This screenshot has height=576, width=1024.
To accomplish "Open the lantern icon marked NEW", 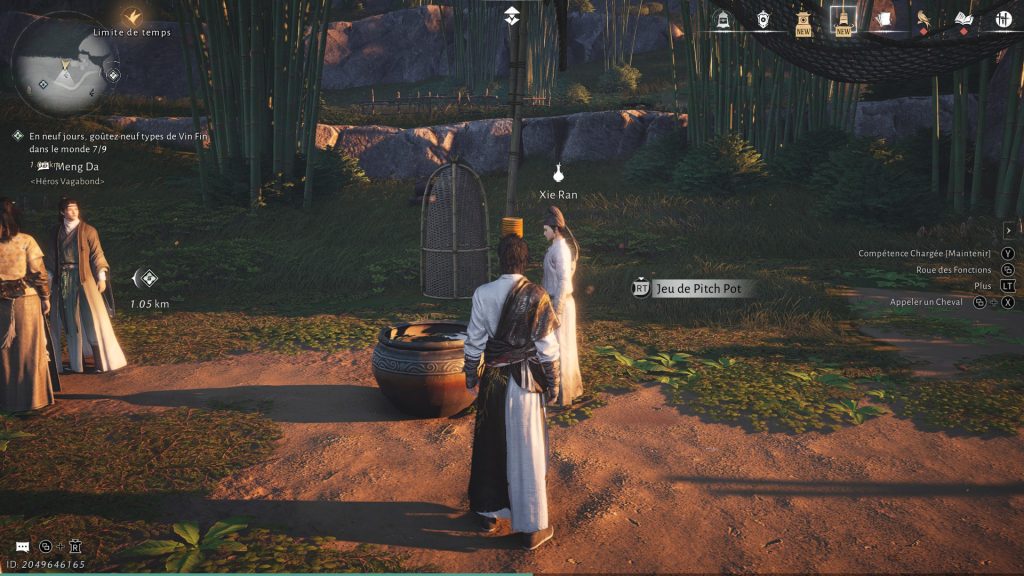I will coord(802,19).
